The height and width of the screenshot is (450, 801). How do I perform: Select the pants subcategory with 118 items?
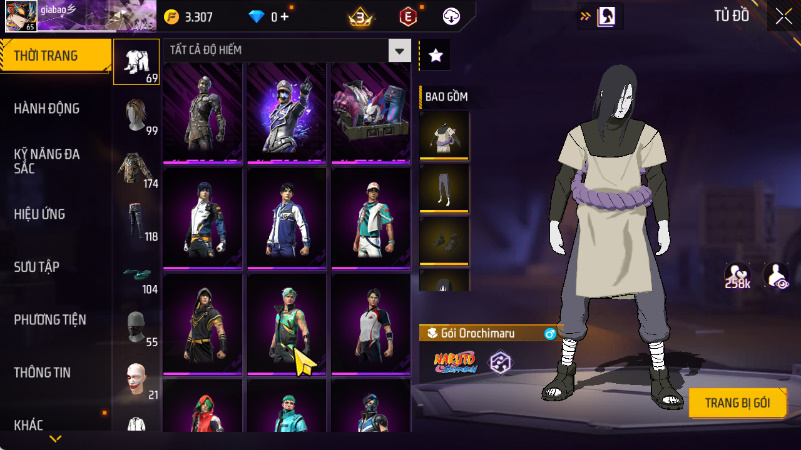point(137,220)
